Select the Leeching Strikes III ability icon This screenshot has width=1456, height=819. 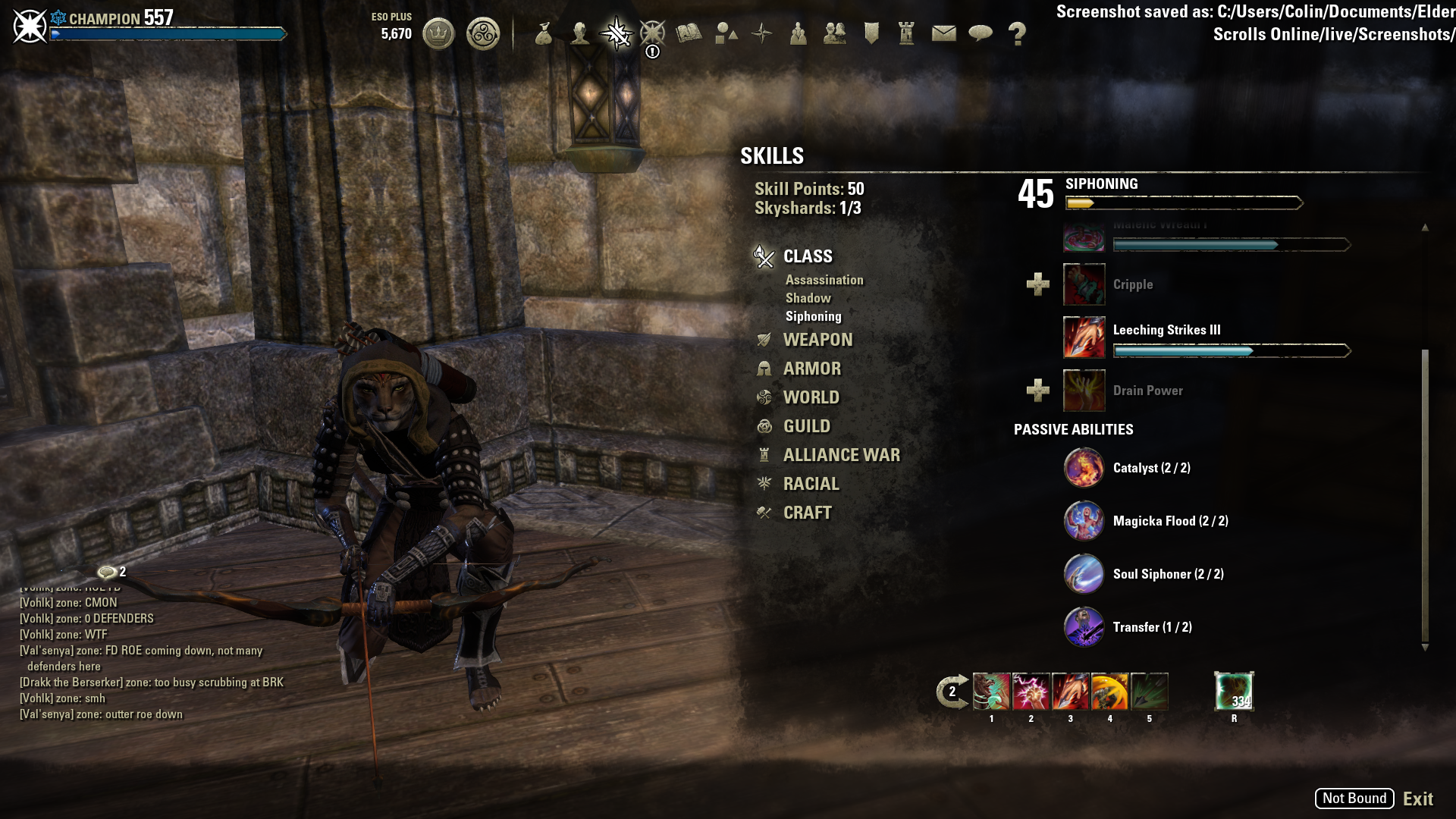tap(1083, 337)
